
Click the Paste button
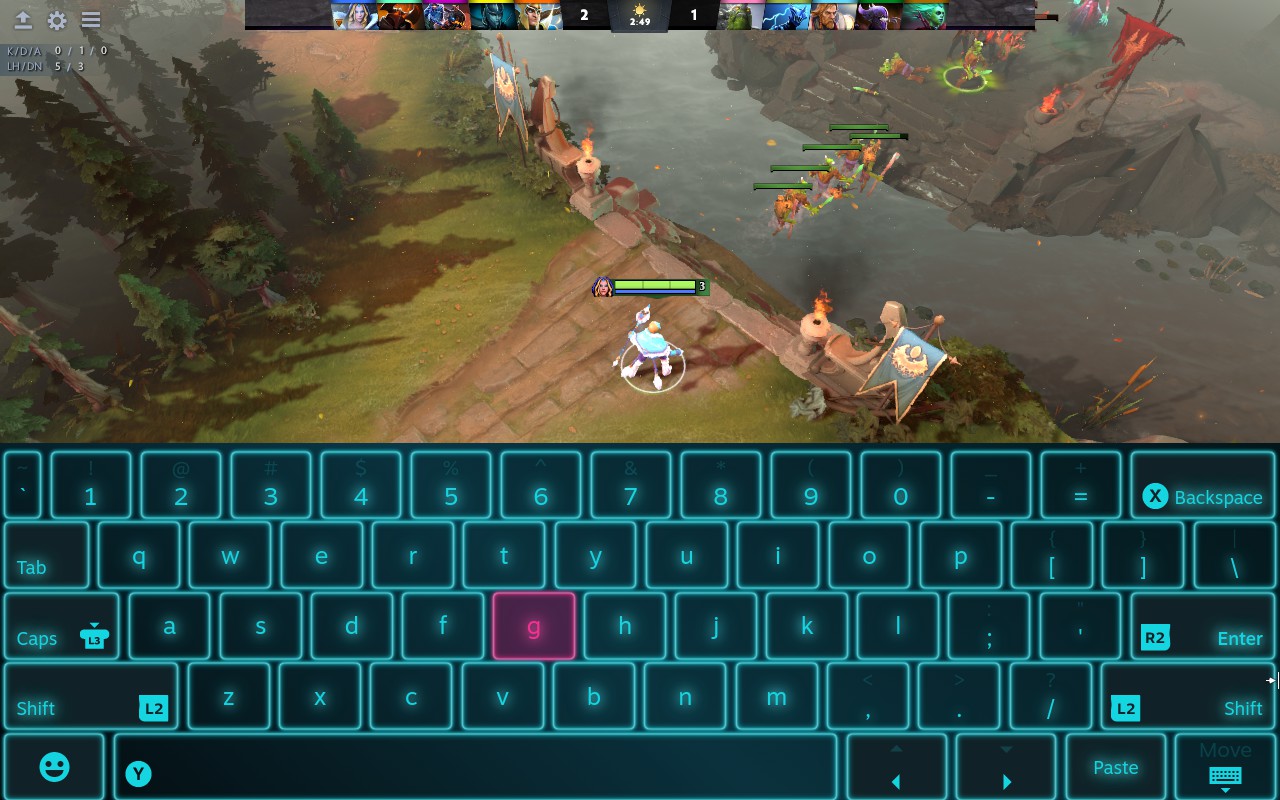click(1115, 766)
